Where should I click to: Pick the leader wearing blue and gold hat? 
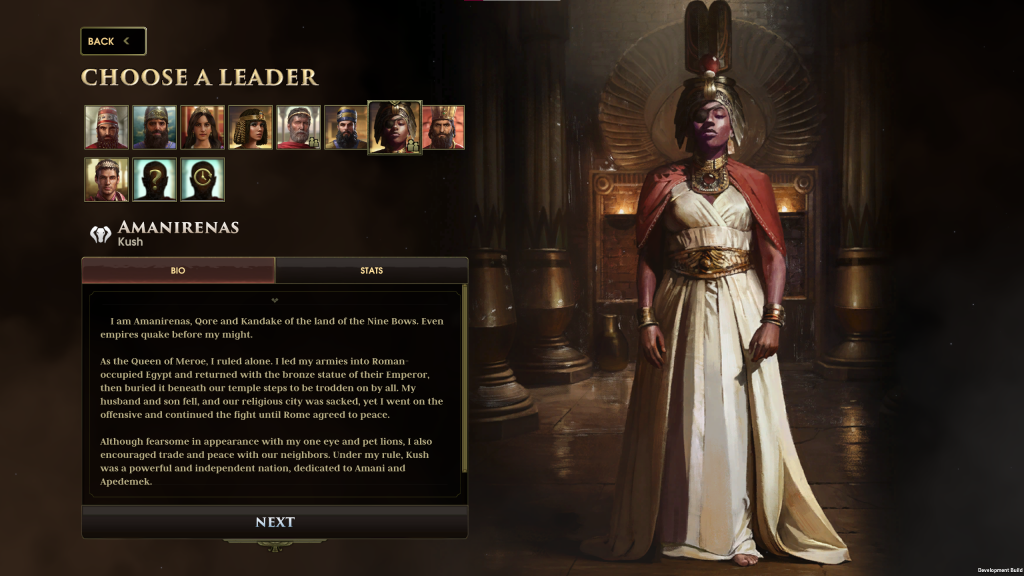click(x=346, y=127)
